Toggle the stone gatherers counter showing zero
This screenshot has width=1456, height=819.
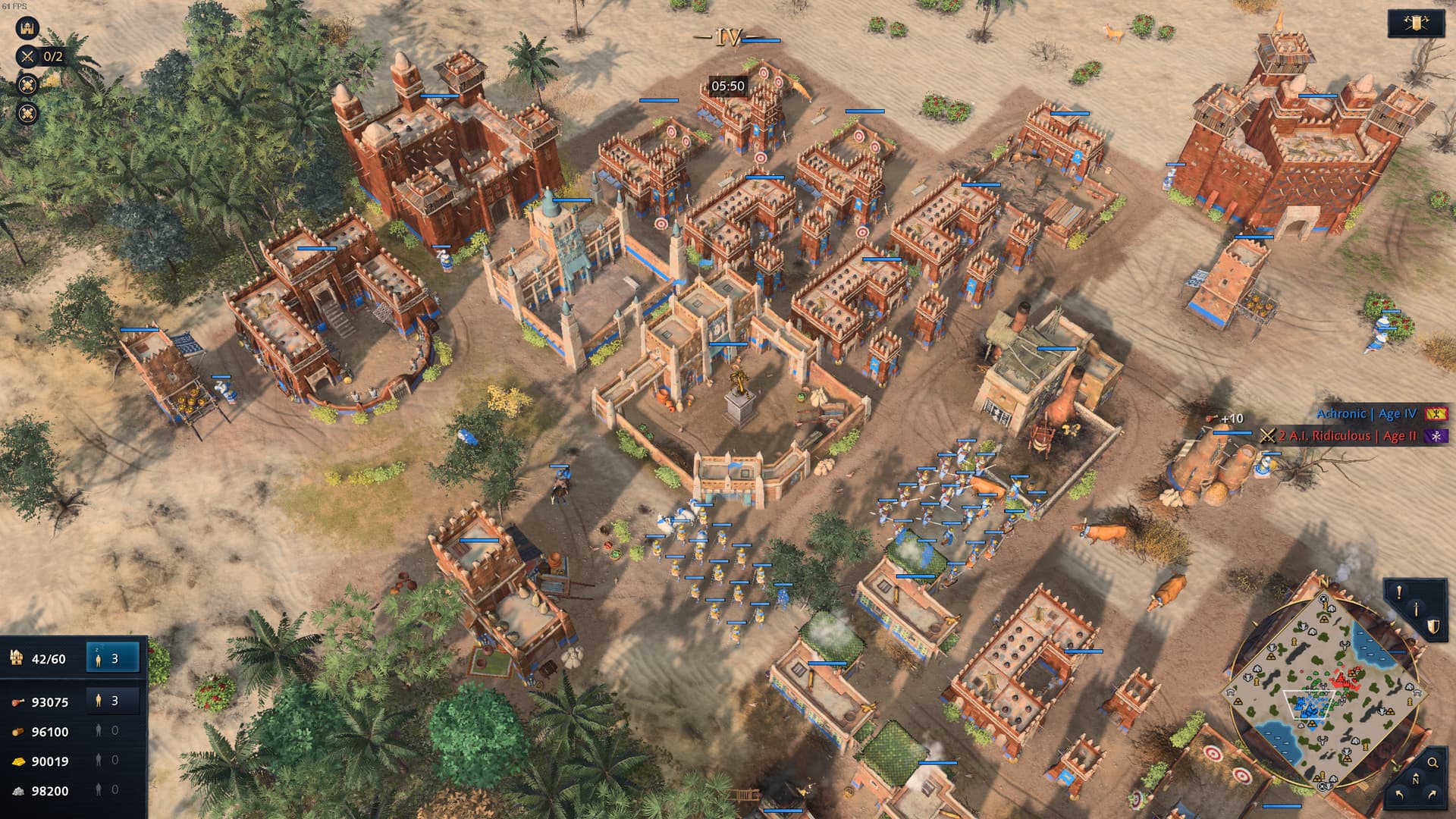106,790
